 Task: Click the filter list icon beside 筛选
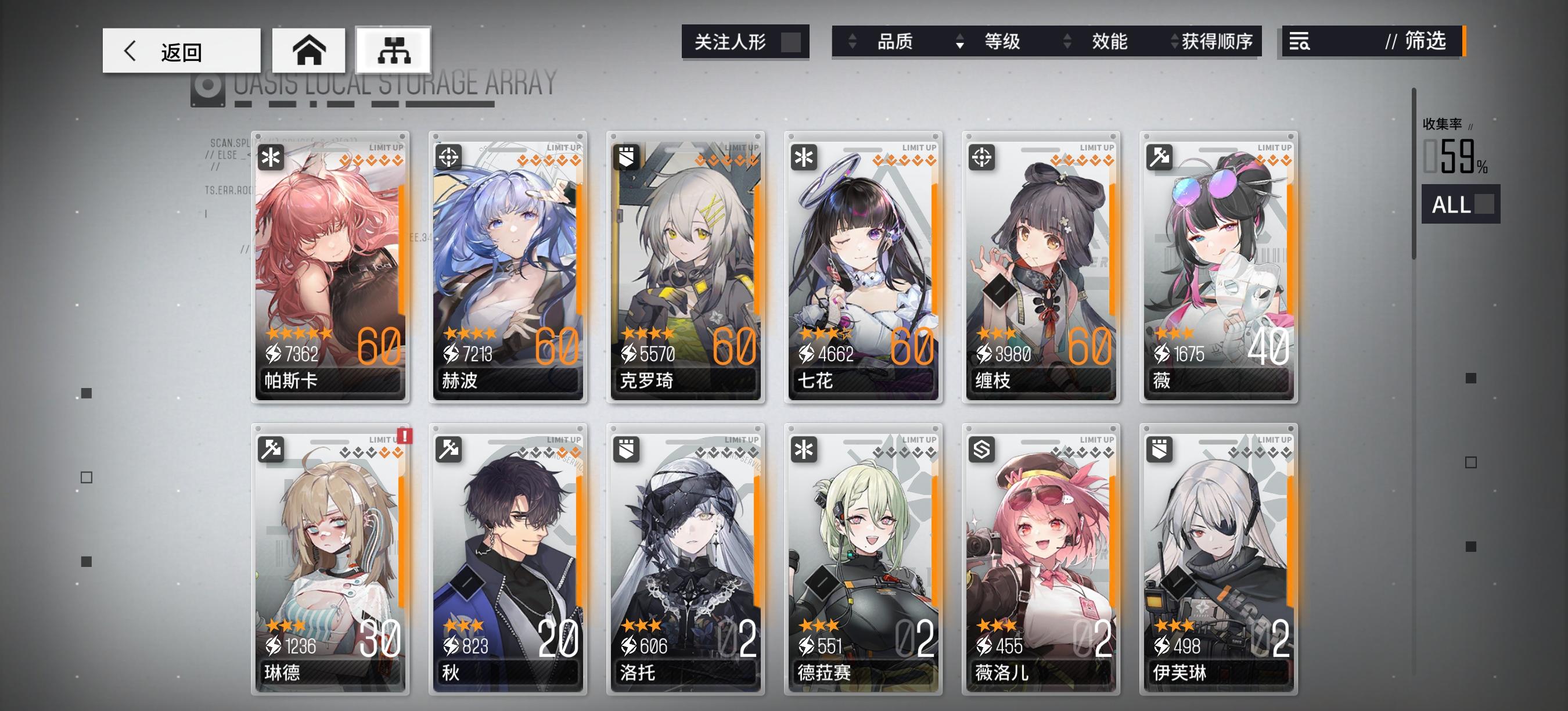tap(1300, 42)
